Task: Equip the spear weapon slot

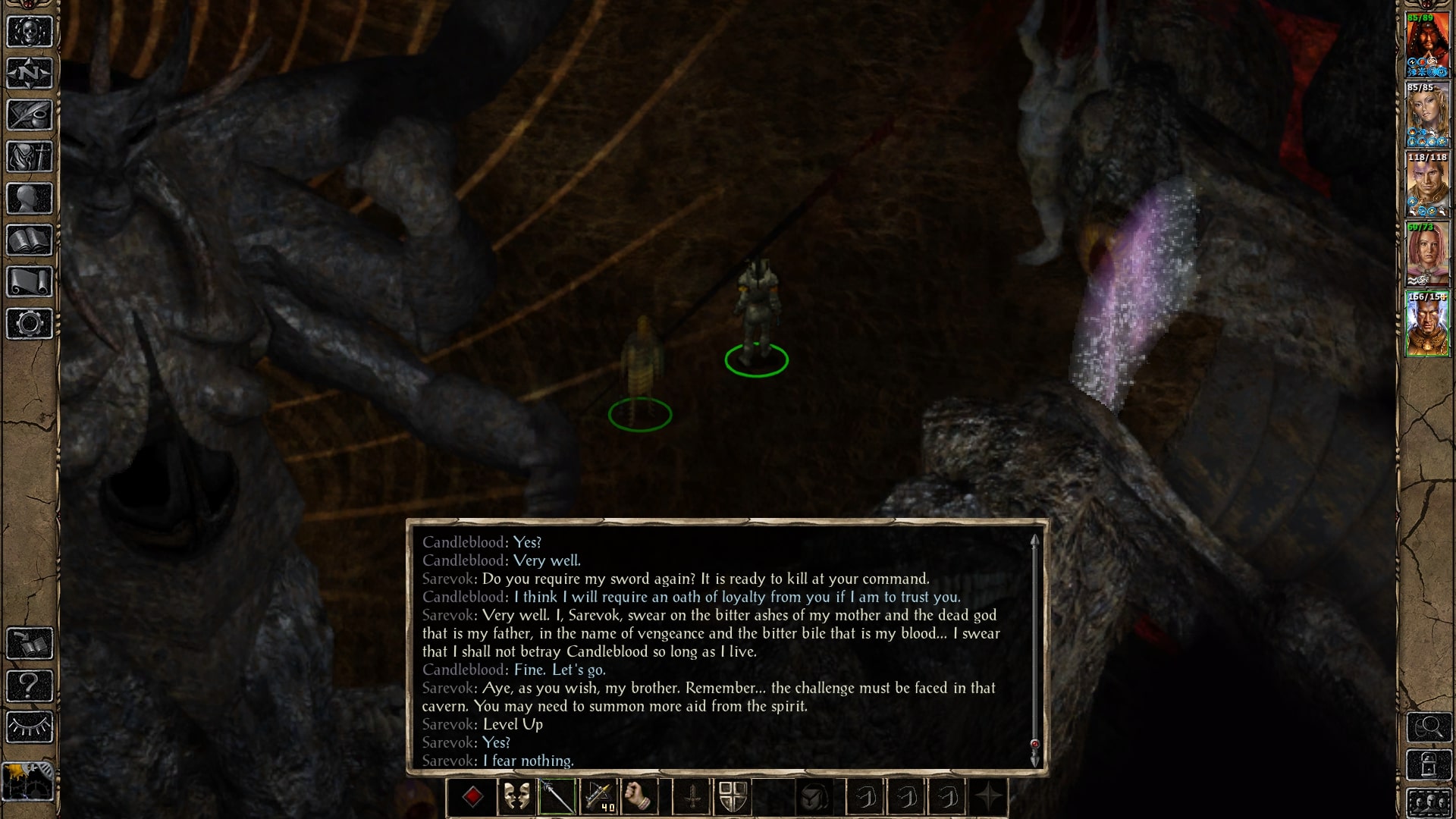Action: click(557, 797)
